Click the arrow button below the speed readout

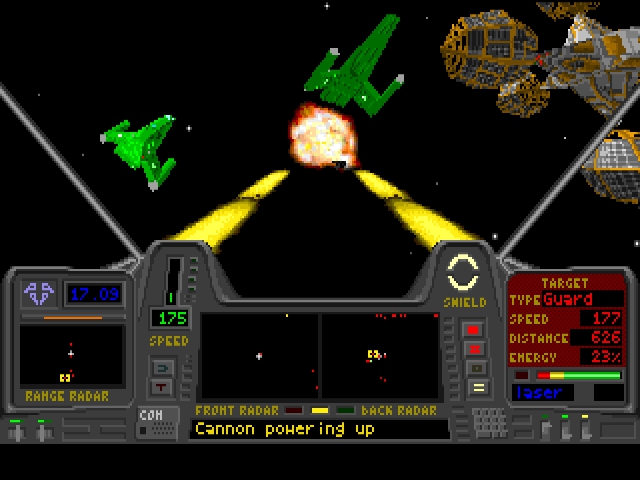coord(162,367)
